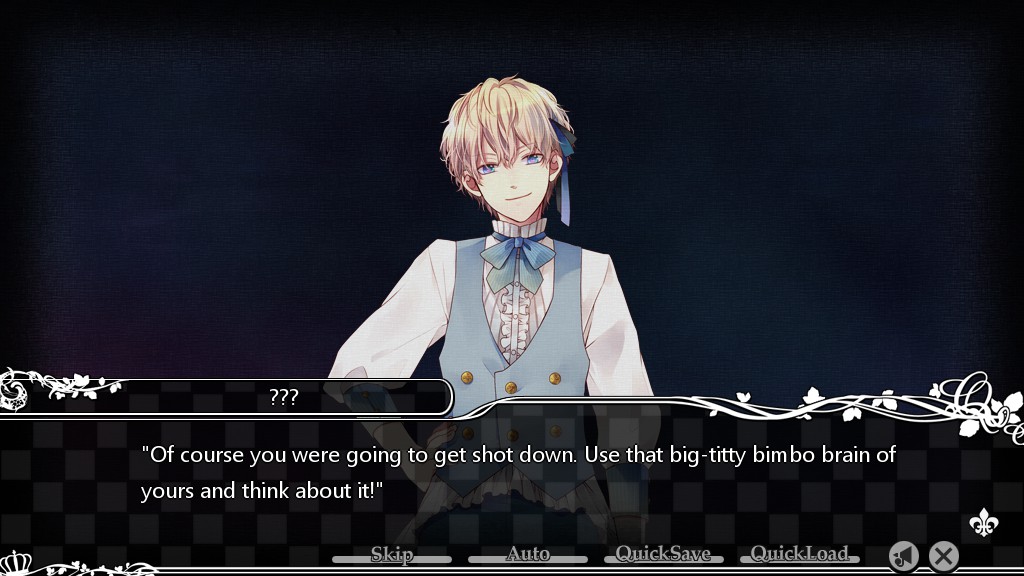Click the Skip button
The width and height of the screenshot is (1024, 576).
392,555
